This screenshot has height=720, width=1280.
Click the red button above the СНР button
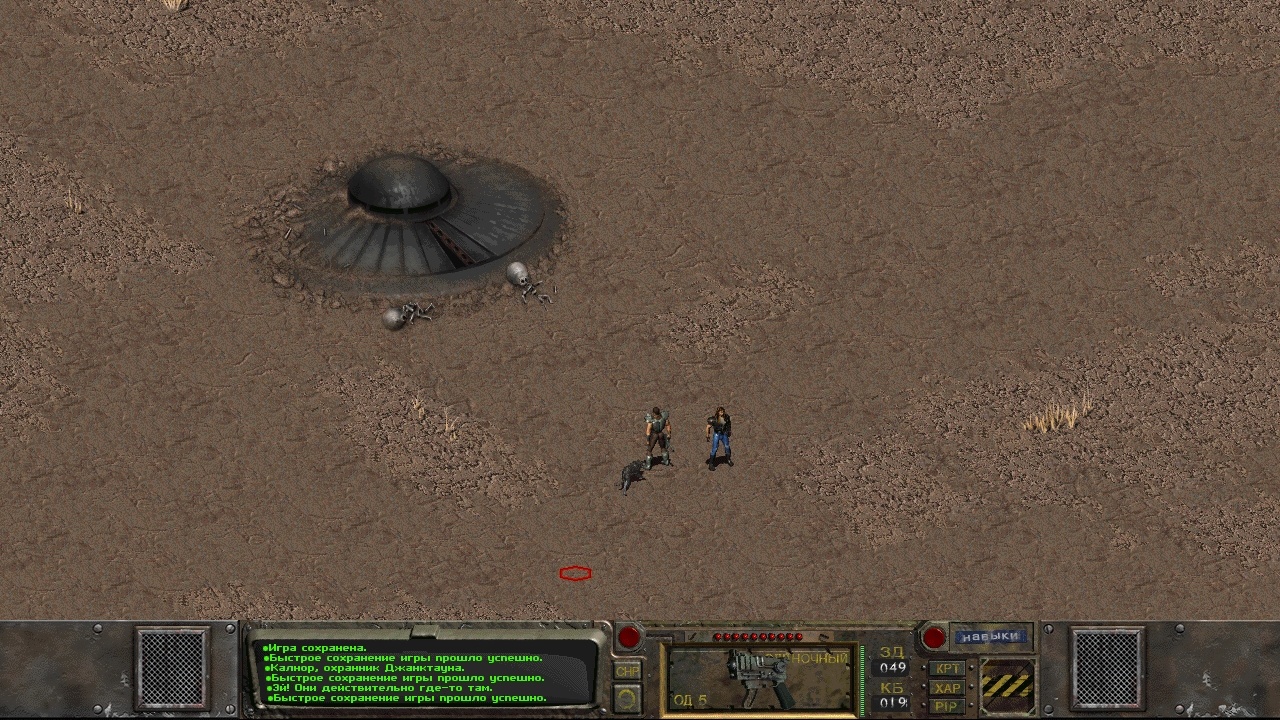(x=628, y=636)
